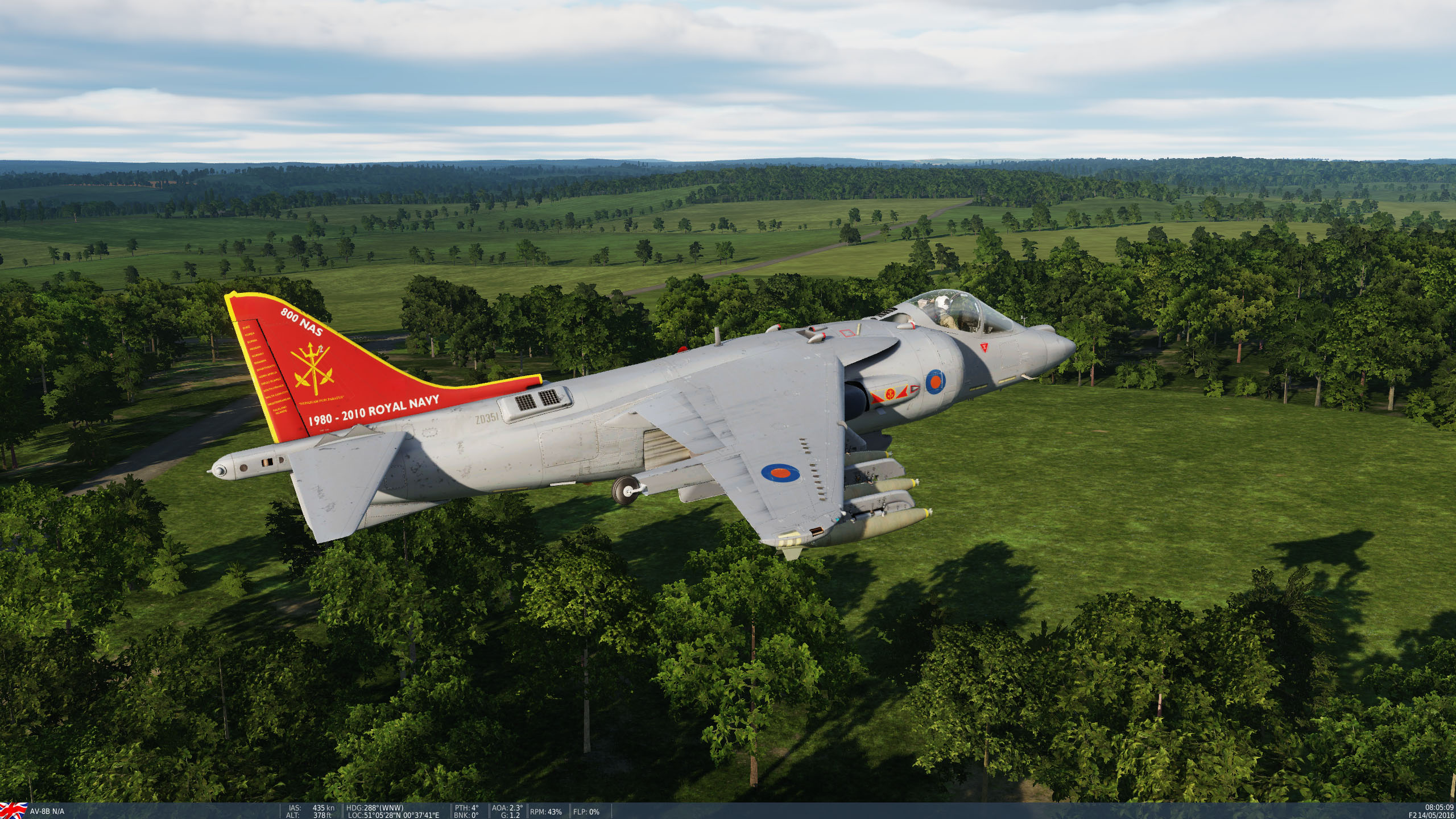Viewport: 1456px width, 819px height.
Task: Toggle the G-load indicator showing 1.2
Action: (x=511, y=813)
